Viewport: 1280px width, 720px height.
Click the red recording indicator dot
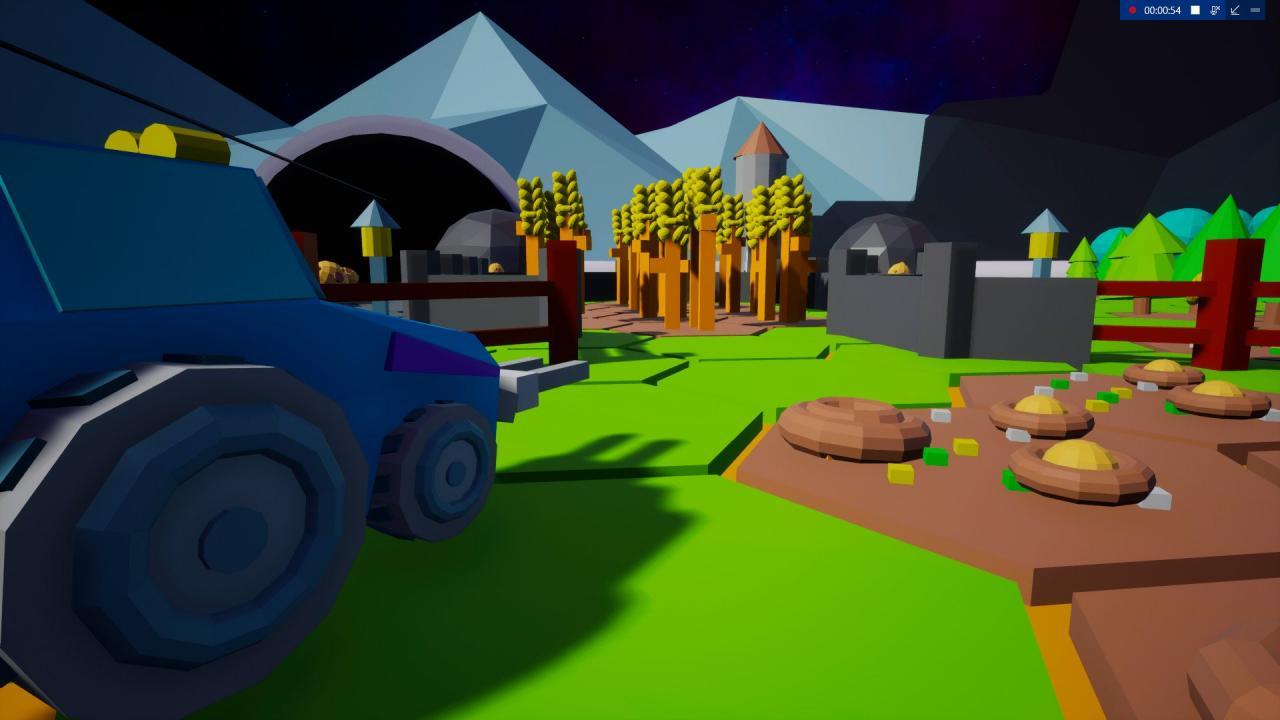coord(1133,10)
